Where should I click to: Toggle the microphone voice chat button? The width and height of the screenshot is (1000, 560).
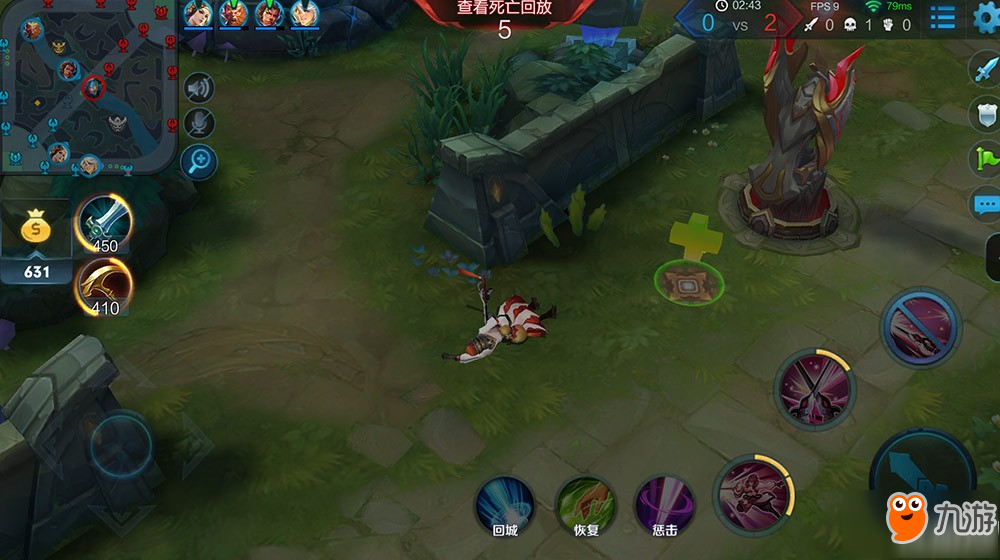pyautogui.click(x=199, y=123)
